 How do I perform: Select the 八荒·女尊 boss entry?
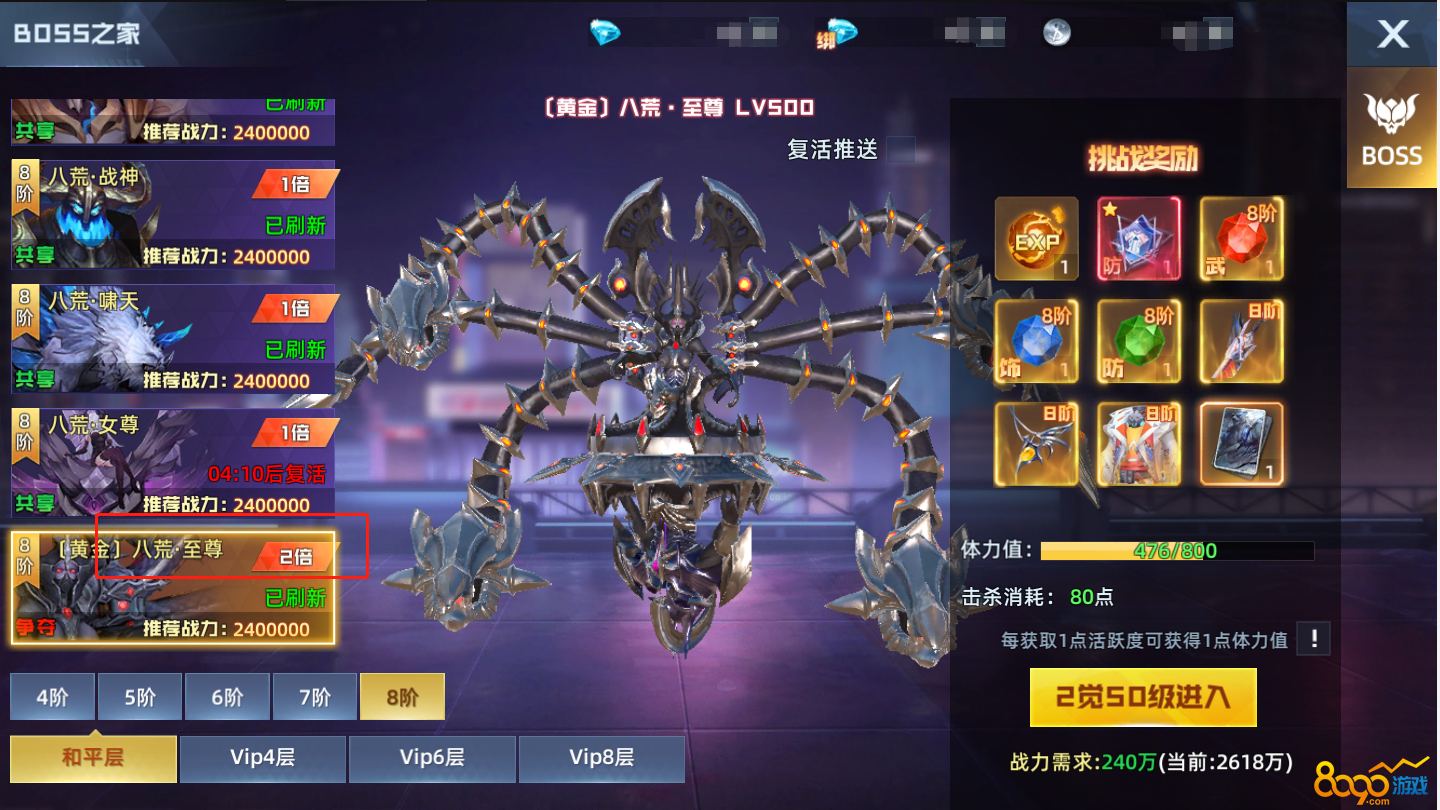click(x=170, y=459)
